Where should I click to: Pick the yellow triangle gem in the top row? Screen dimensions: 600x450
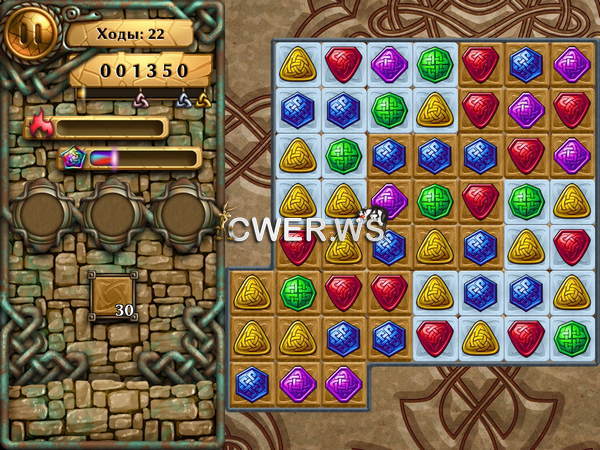pos(297,64)
